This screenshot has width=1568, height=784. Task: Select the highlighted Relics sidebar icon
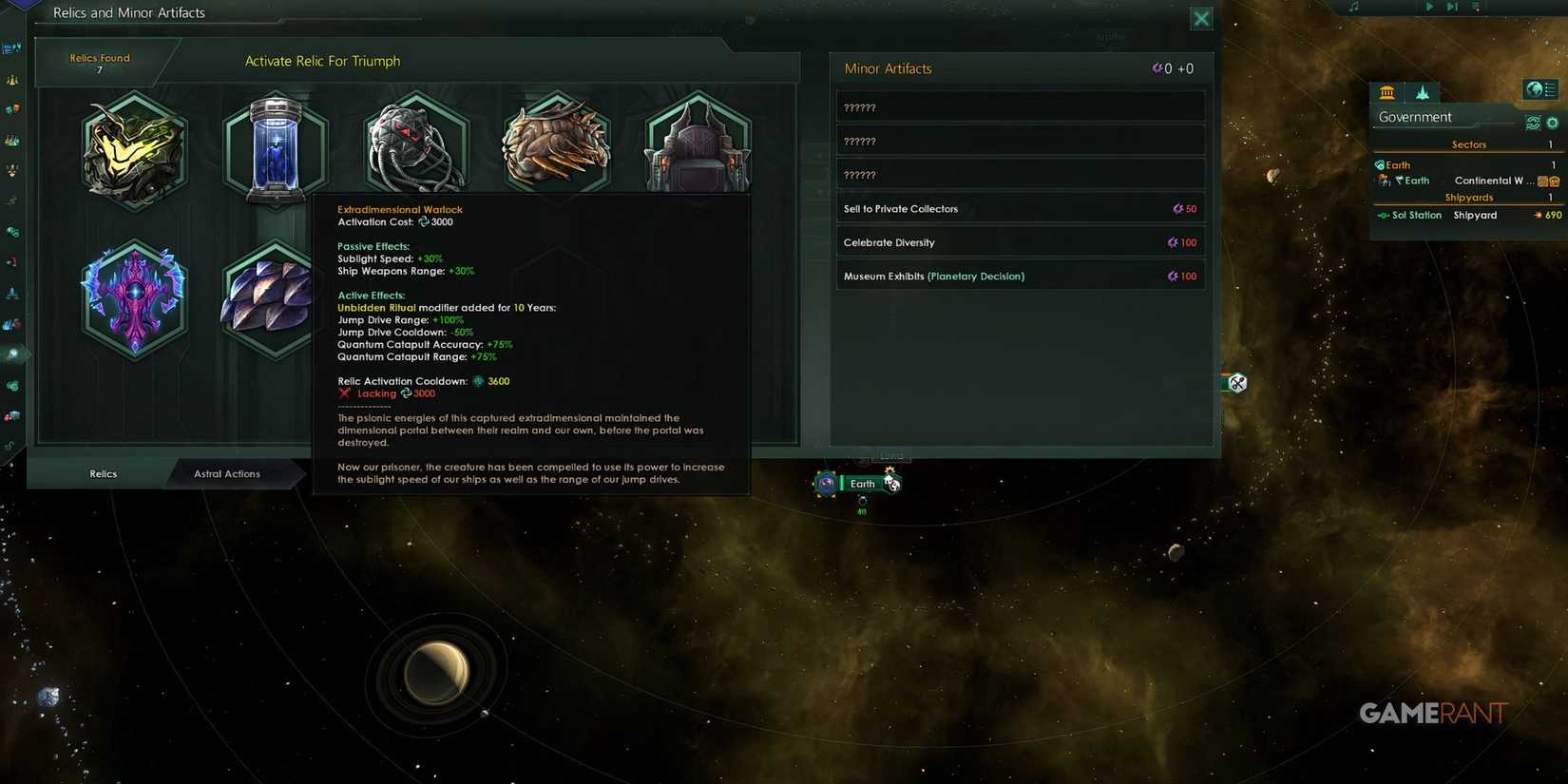pyautogui.click(x=13, y=354)
